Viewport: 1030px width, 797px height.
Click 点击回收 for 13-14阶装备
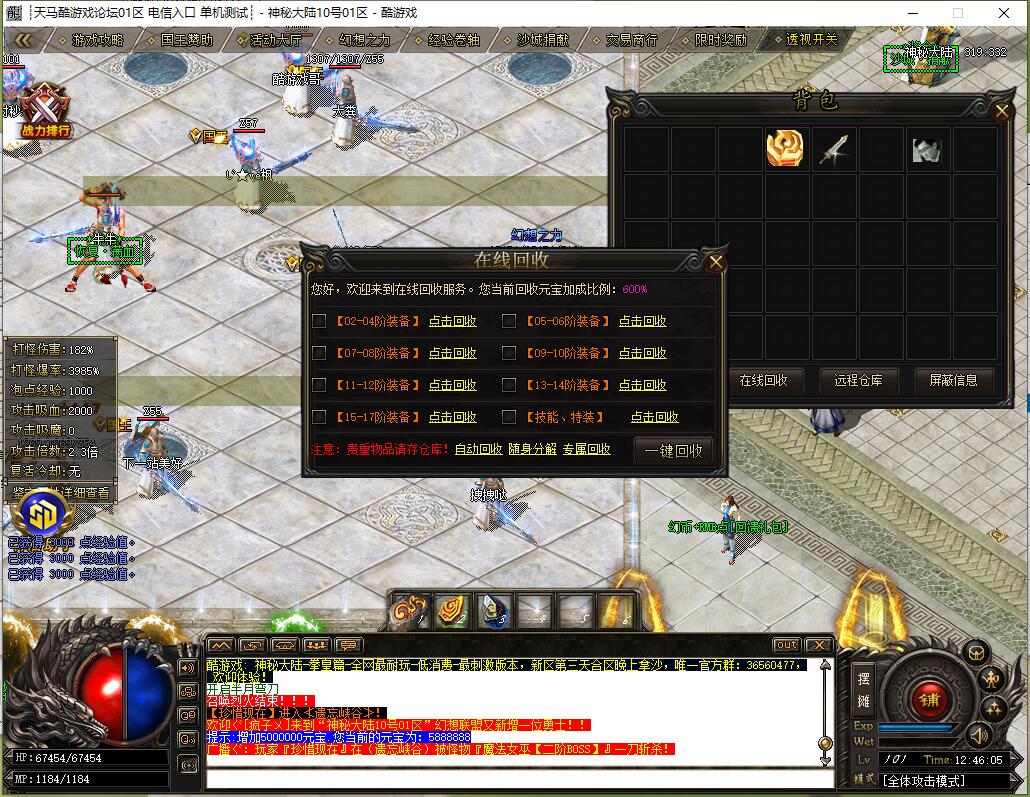coord(642,385)
